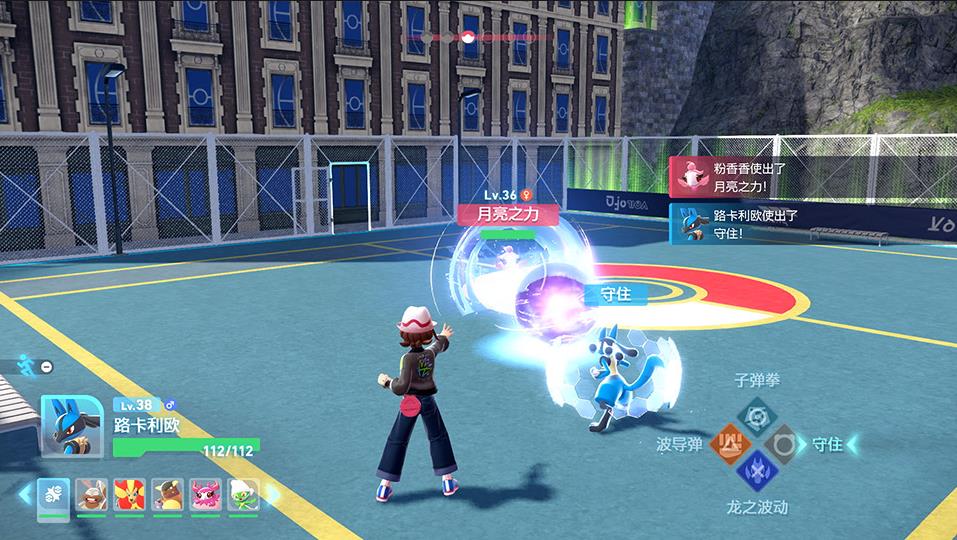Select the green Pokémon with white hair
Viewport: 957px width, 540px height.
coord(243,495)
